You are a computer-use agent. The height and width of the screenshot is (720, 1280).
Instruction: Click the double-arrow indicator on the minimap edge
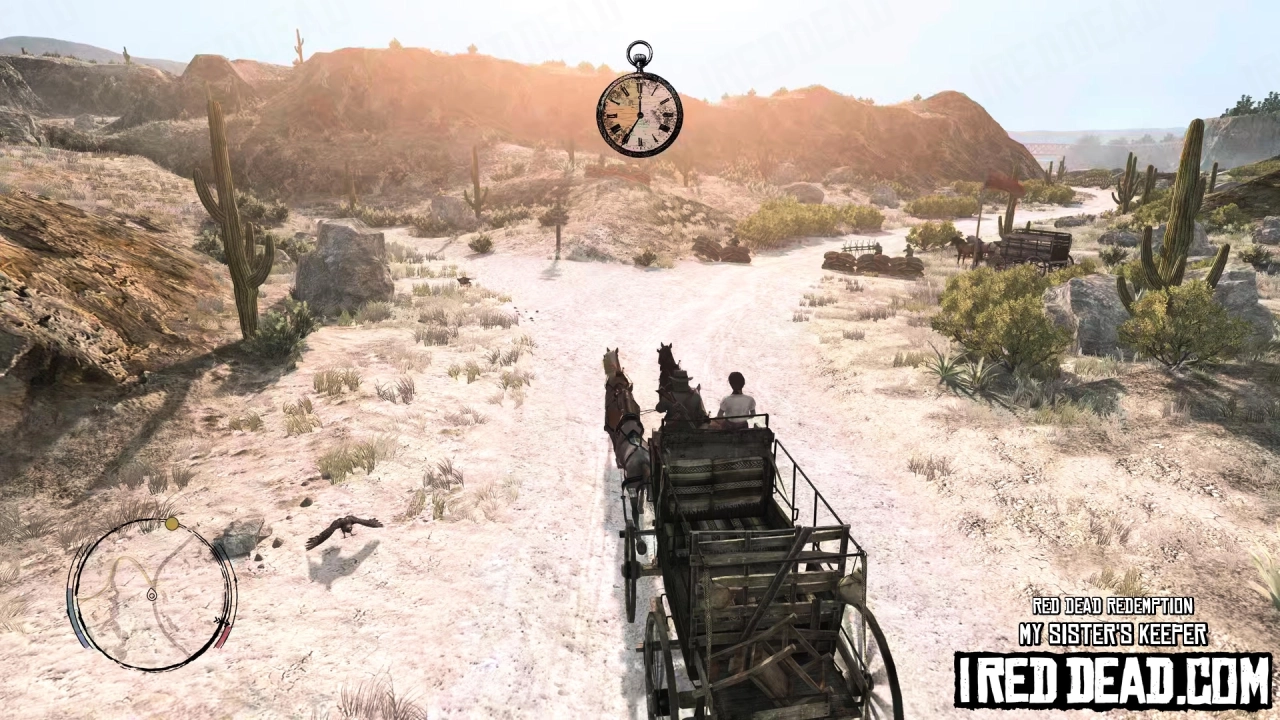coord(220,621)
